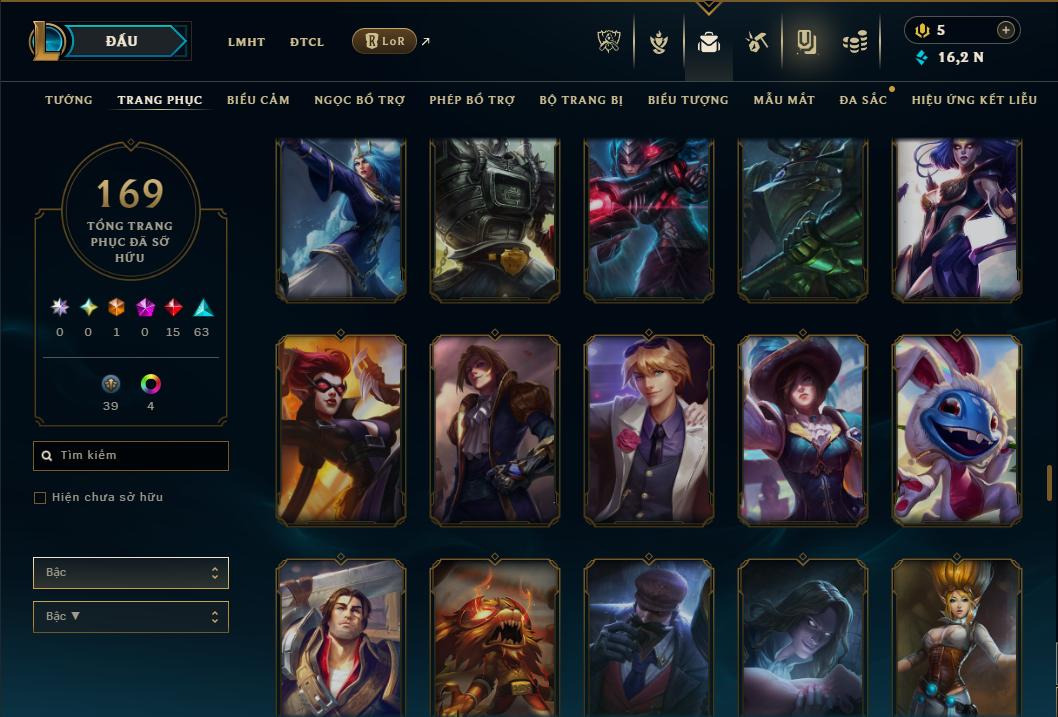Image resolution: width=1058 pixels, height=717 pixels.
Task: Toggle the Hiện chưa sở hữu checkbox
Action: click(40, 498)
